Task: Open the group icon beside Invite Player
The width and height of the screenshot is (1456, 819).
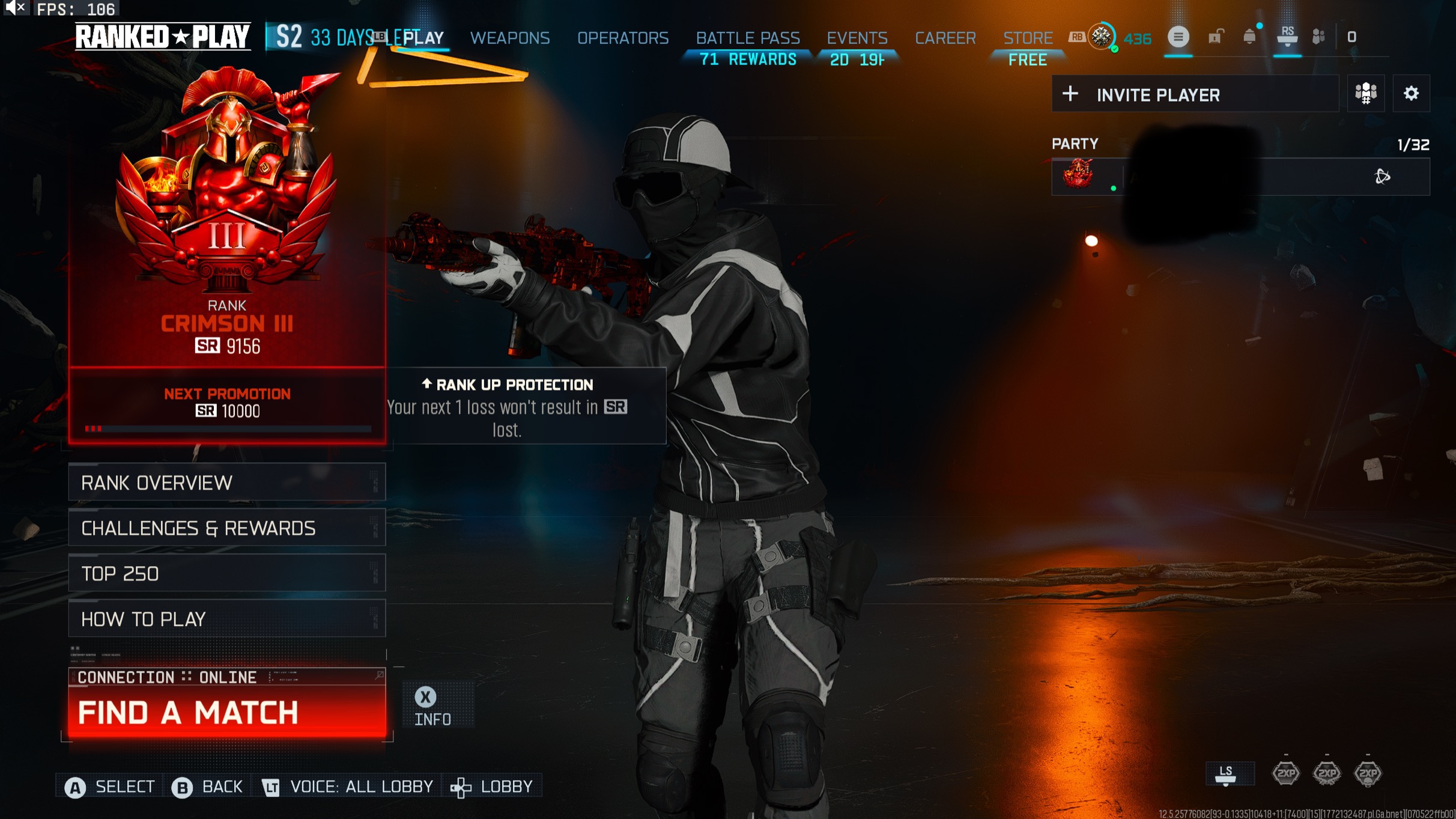Action: tap(1365, 94)
